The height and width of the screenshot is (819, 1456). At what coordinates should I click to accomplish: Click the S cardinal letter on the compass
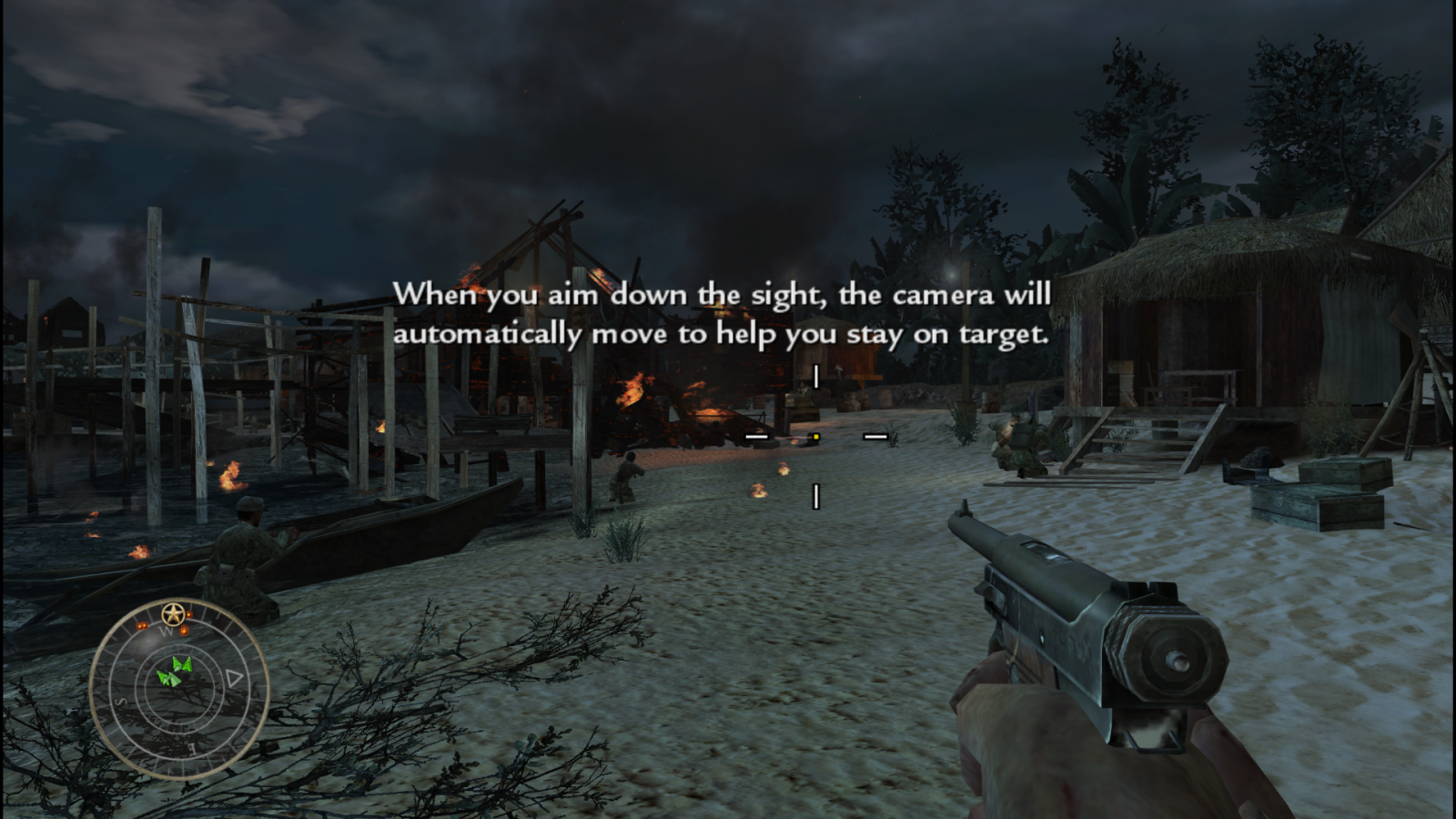click(x=119, y=701)
